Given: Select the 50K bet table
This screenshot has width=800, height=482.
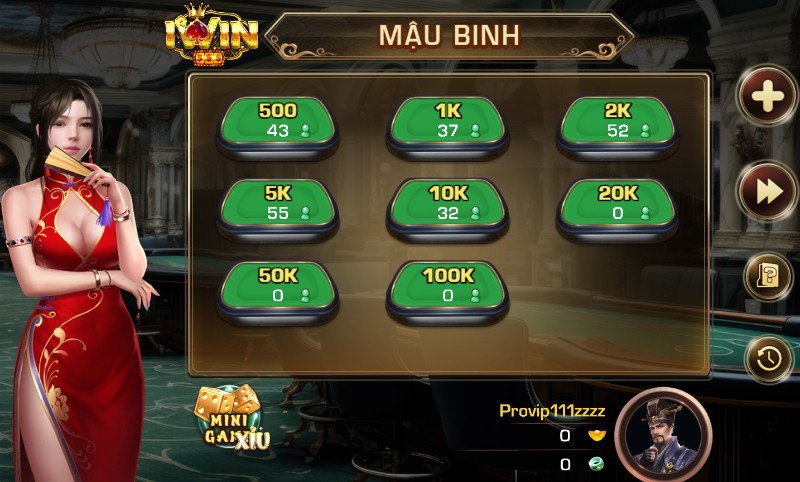Looking at the screenshot, I should 277,286.
